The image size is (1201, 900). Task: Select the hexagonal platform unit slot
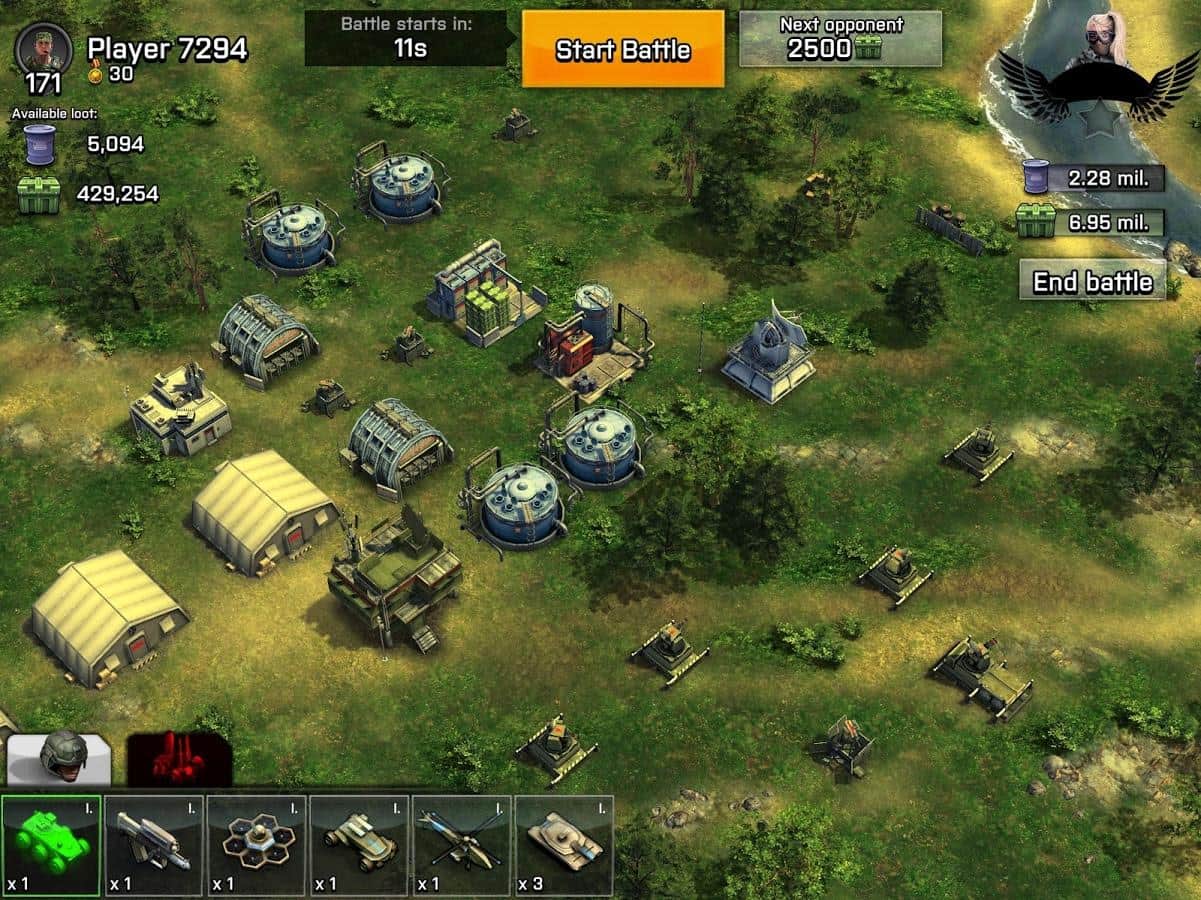(257, 845)
